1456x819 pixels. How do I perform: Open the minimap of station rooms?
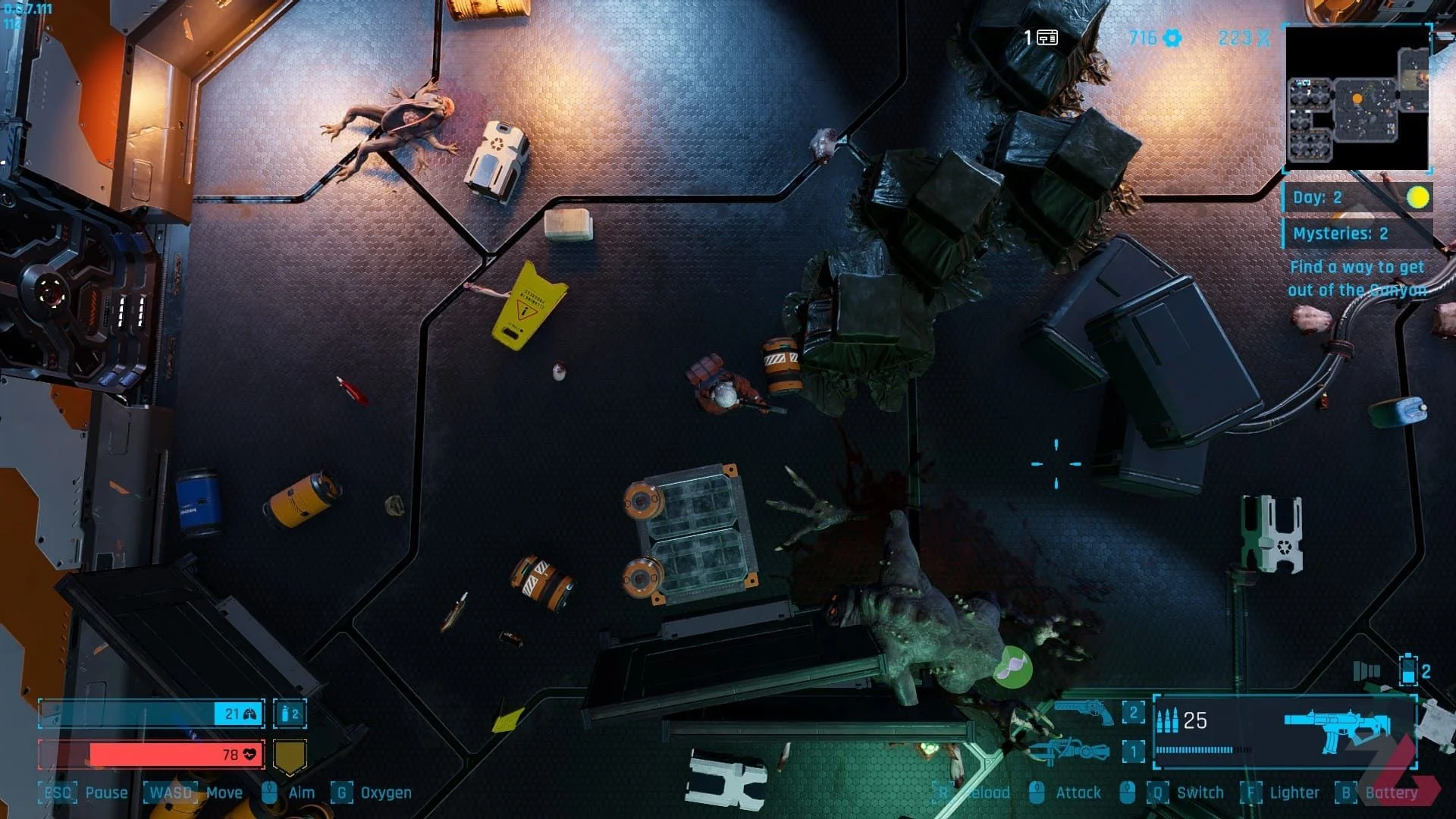point(1357,99)
